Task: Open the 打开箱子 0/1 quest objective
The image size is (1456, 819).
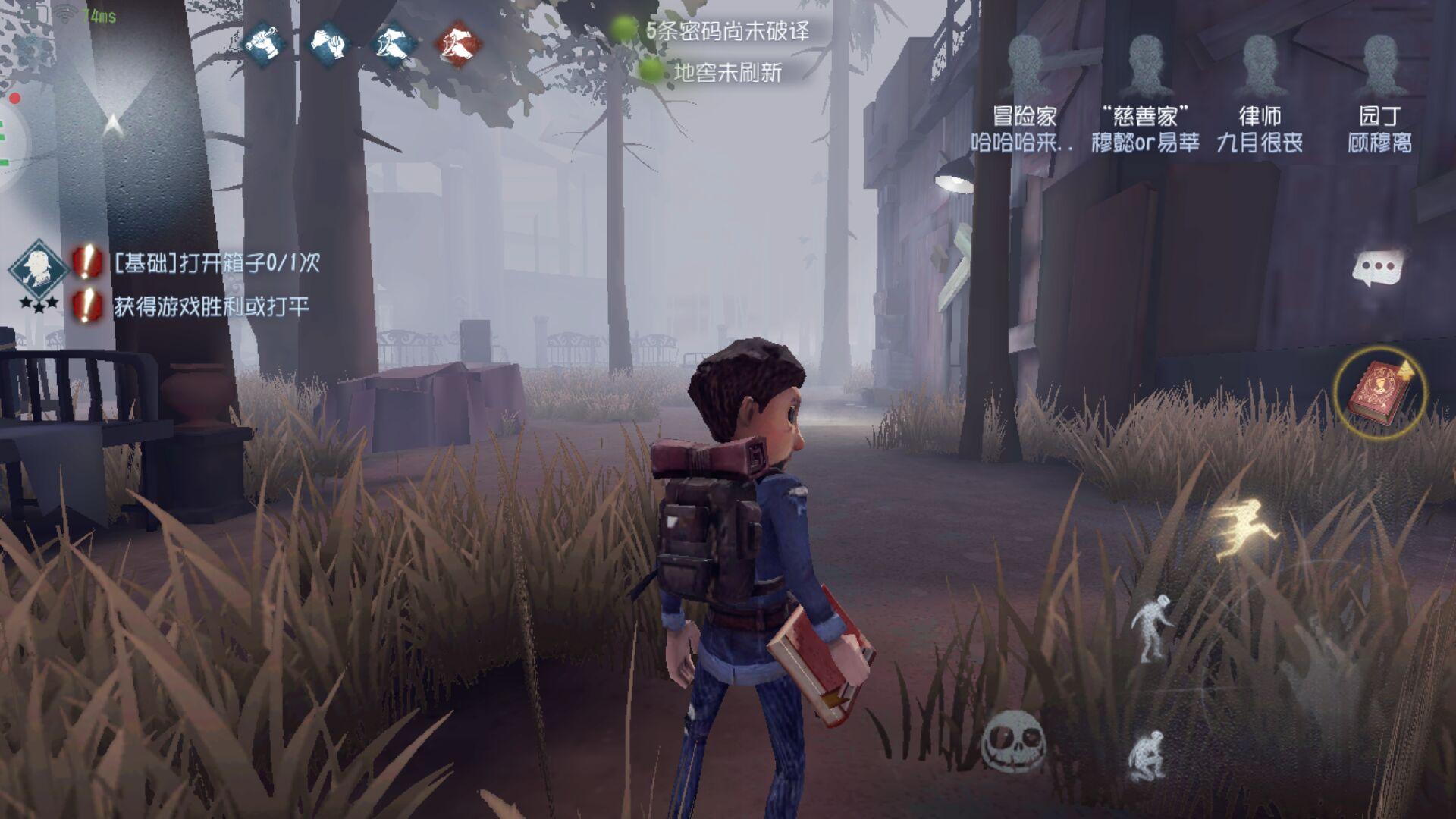Action: tap(216, 262)
